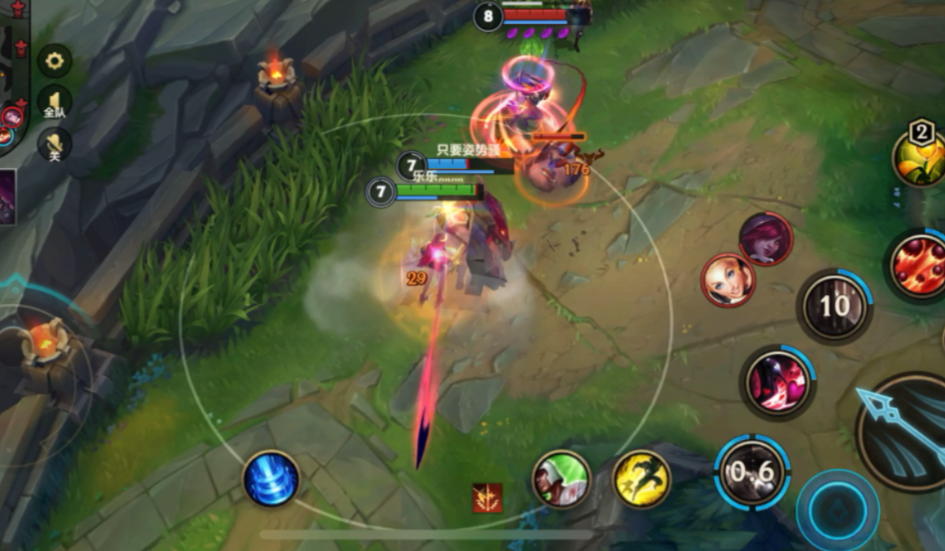This screenshot has width=945, height=551.
Task: Use the green Heal summoner spell
Action: [560, 479]
